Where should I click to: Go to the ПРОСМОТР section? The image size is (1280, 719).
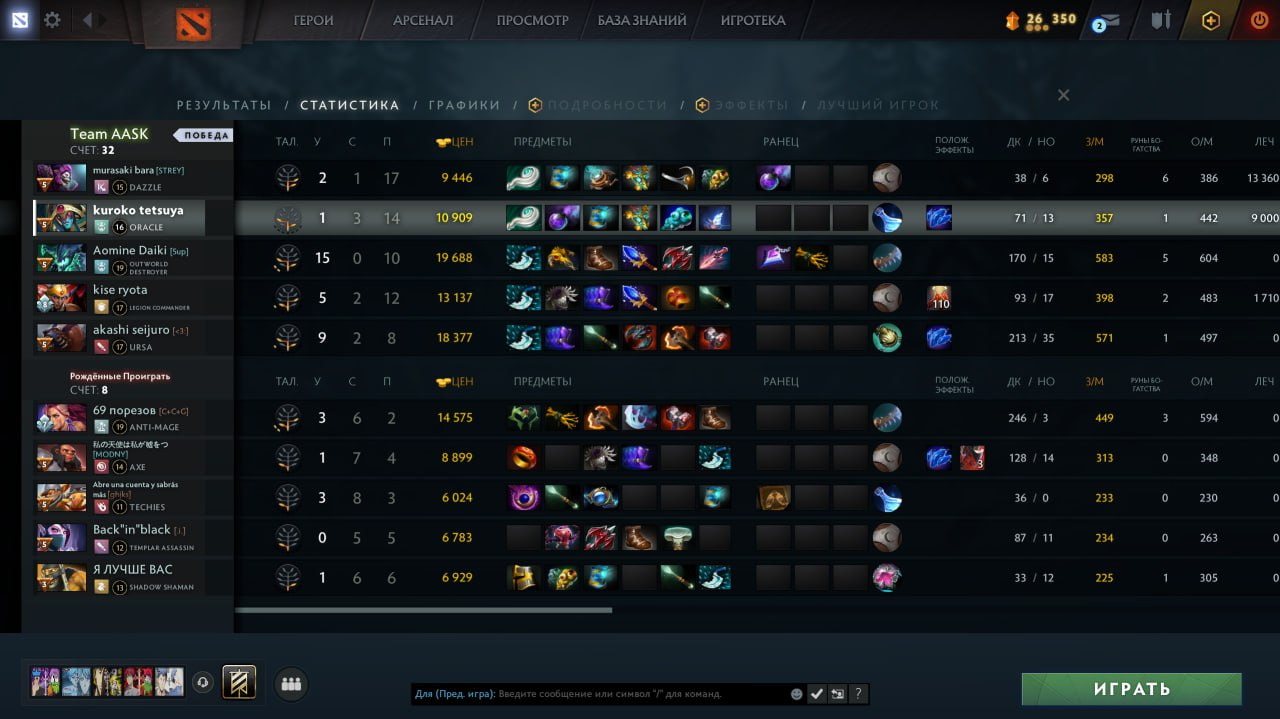coord(532,20)
